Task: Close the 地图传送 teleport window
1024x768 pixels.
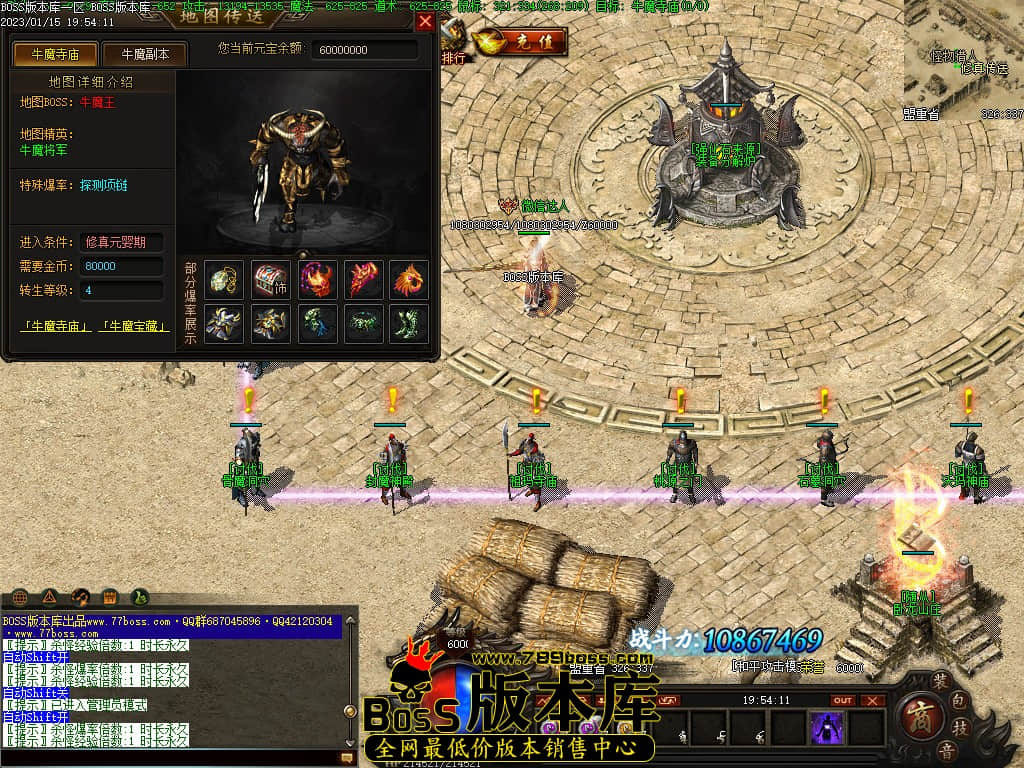Action: pyautogui.click(x=425, y=21)
